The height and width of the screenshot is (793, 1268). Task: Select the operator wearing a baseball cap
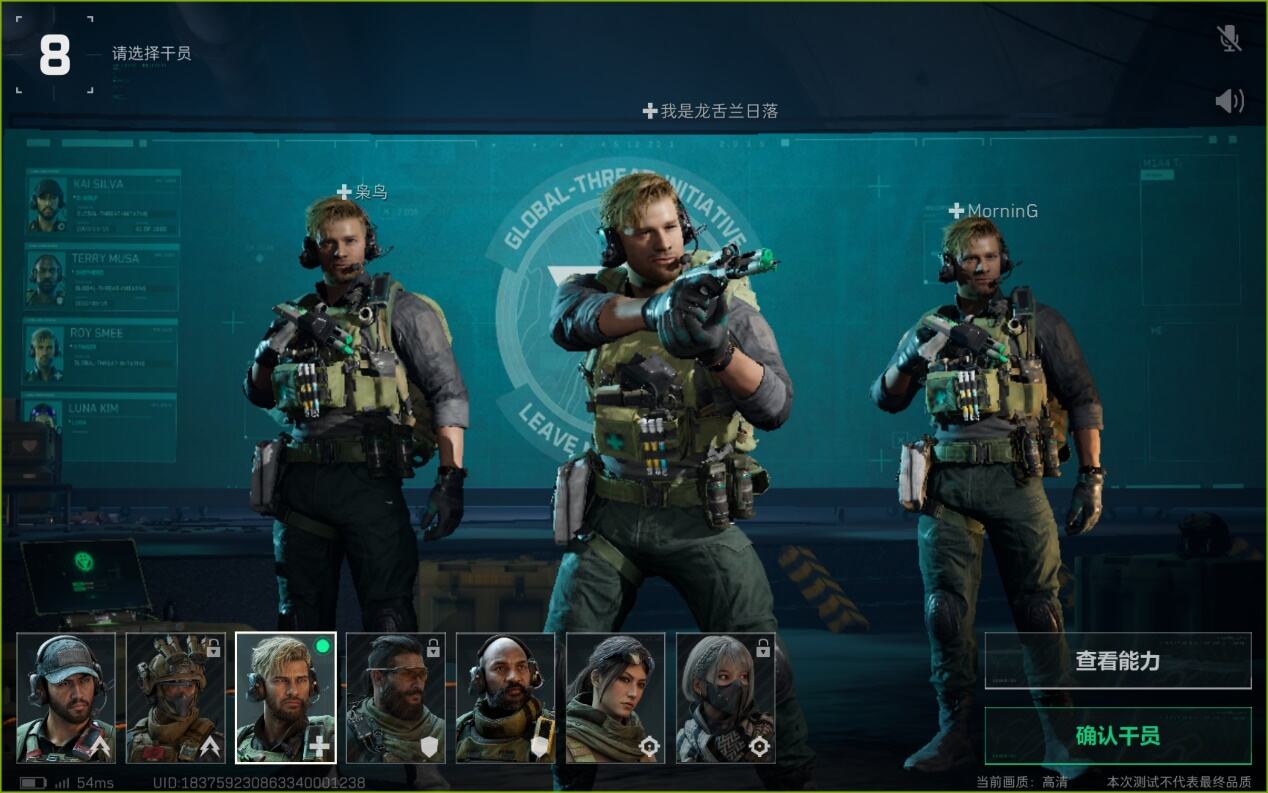pos(66,697)
